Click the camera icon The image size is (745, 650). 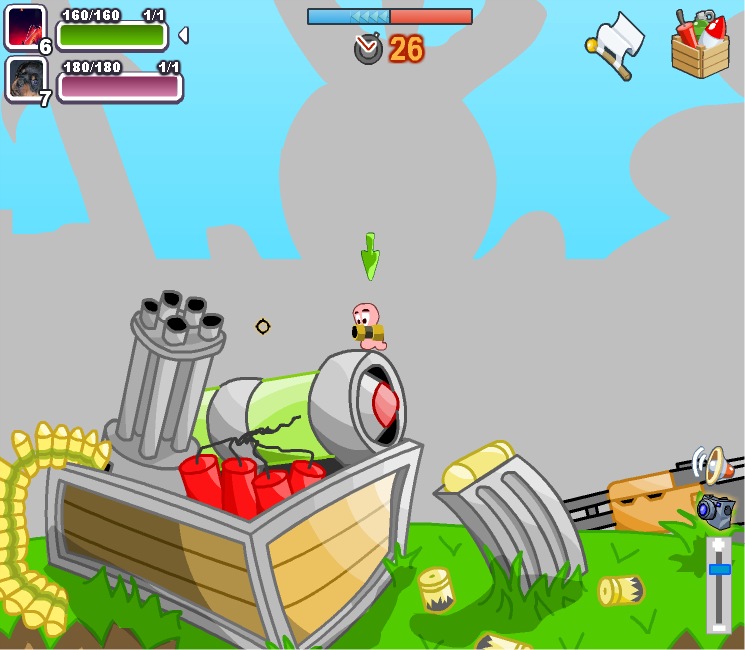[716, 509]
